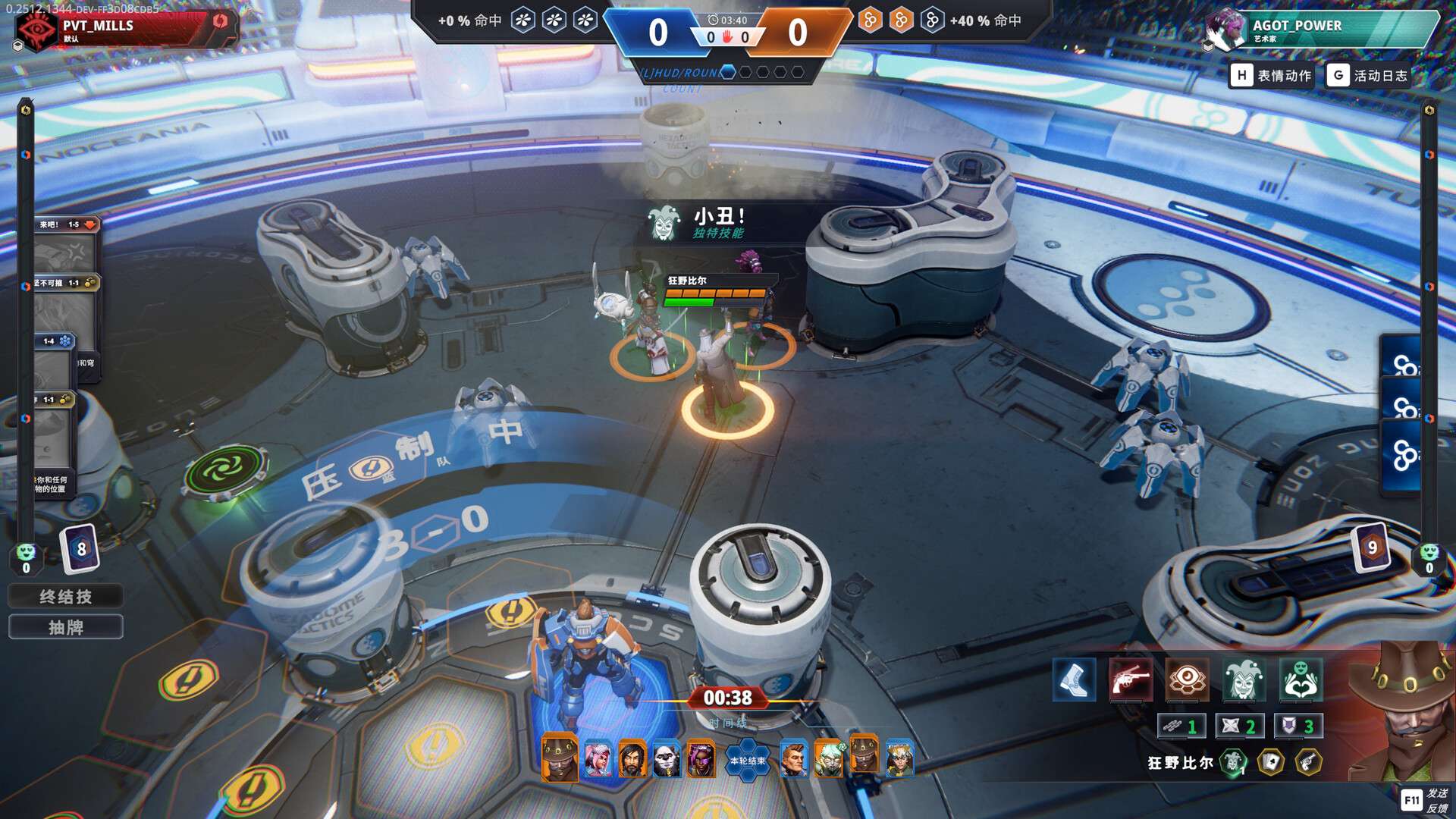1456x819 pixels.
Task: Click the 终结技 finisher button
Action: tap(65, 597)
